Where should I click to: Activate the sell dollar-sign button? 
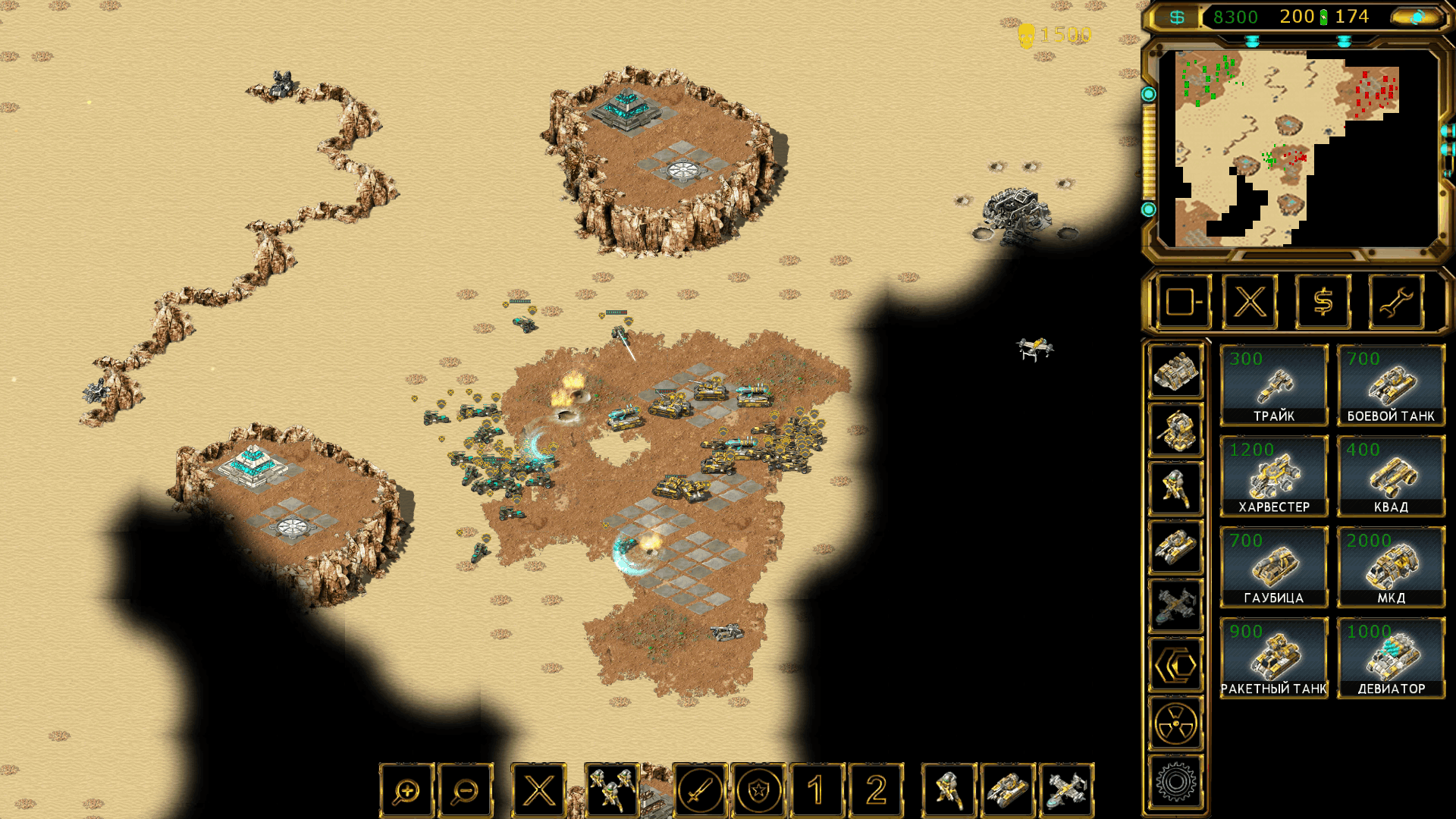(1323, 302)
